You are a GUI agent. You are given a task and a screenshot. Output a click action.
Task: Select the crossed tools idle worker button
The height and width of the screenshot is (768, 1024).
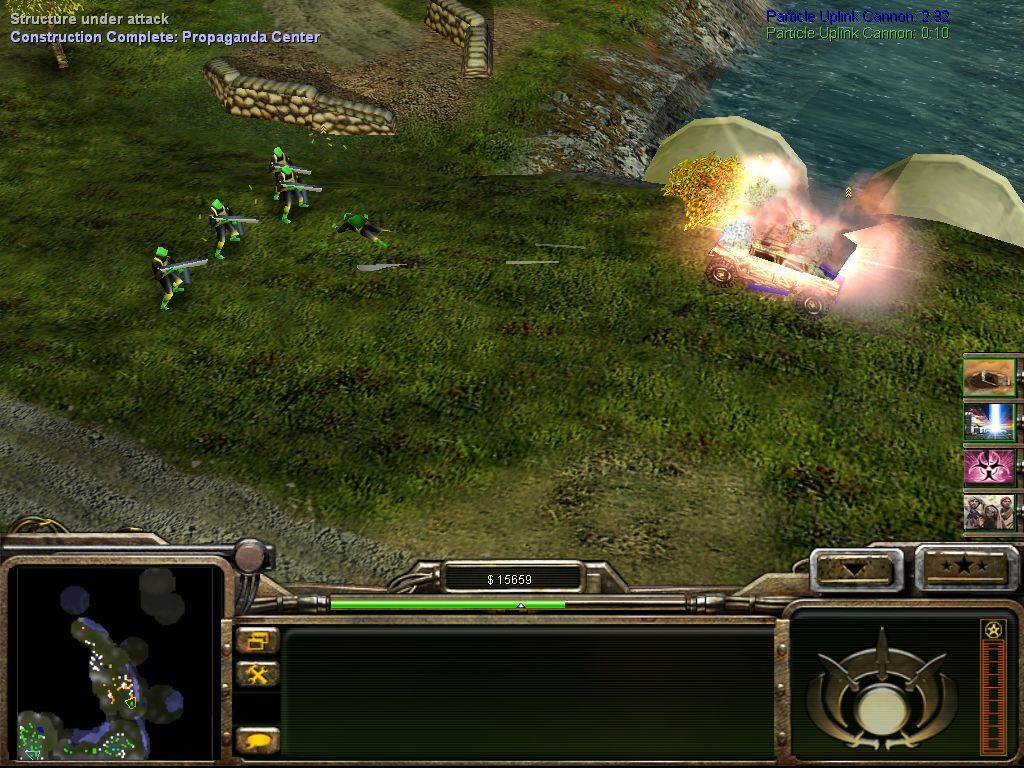coord(258,675)
